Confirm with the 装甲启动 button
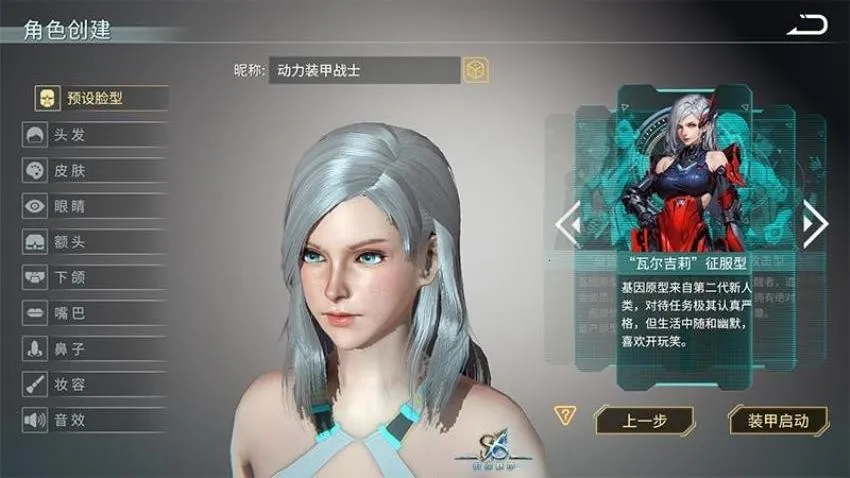Screen dimensions: 850x478 [778, 420]
